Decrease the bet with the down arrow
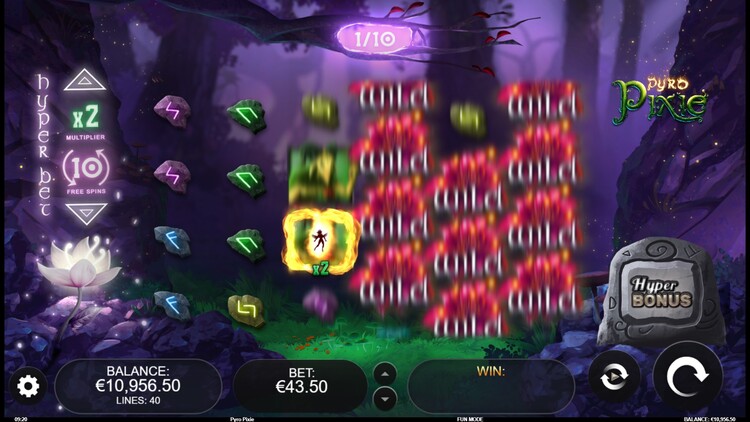The image size is (750, 422). 385,398
